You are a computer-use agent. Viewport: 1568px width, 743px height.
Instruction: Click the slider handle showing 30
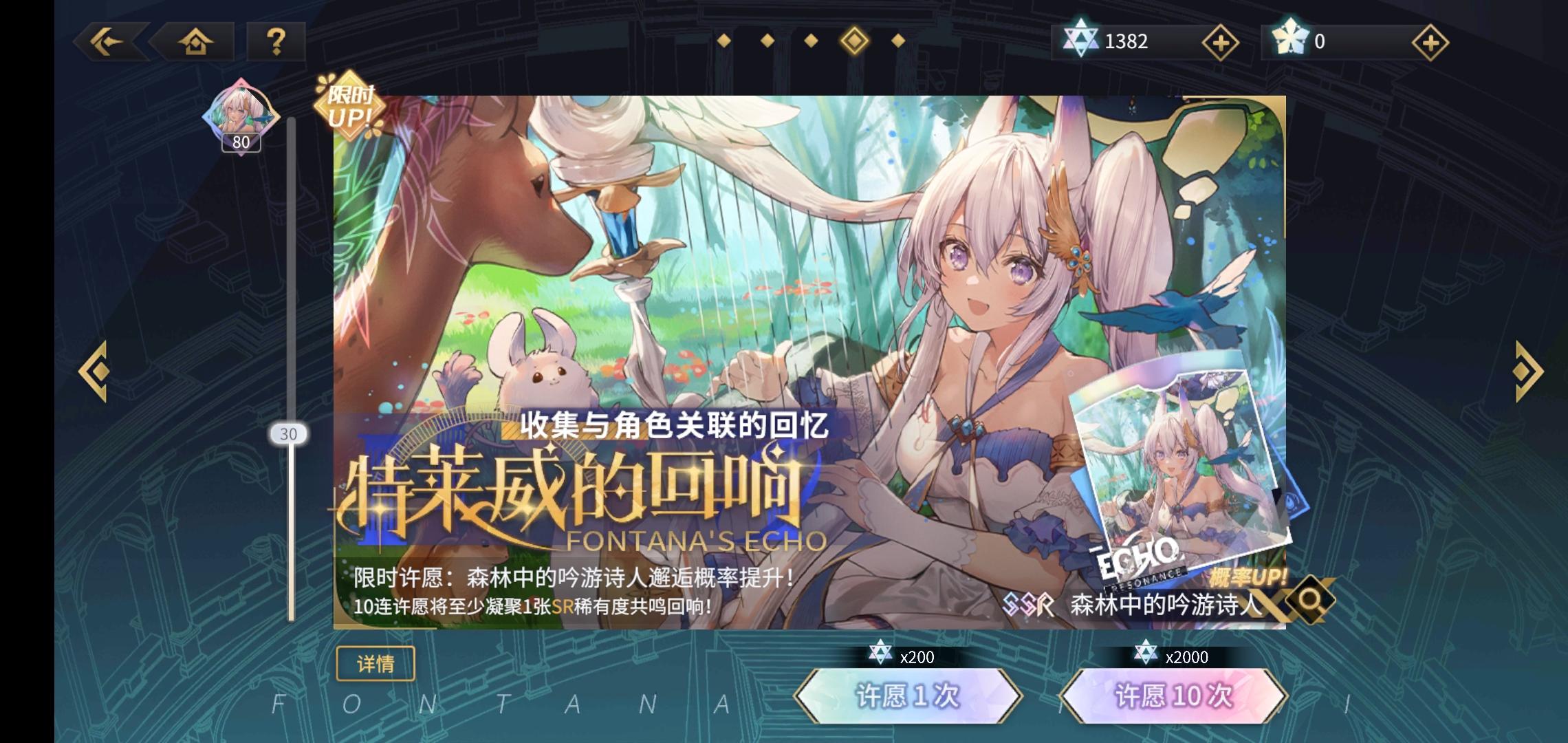[290, 434]
